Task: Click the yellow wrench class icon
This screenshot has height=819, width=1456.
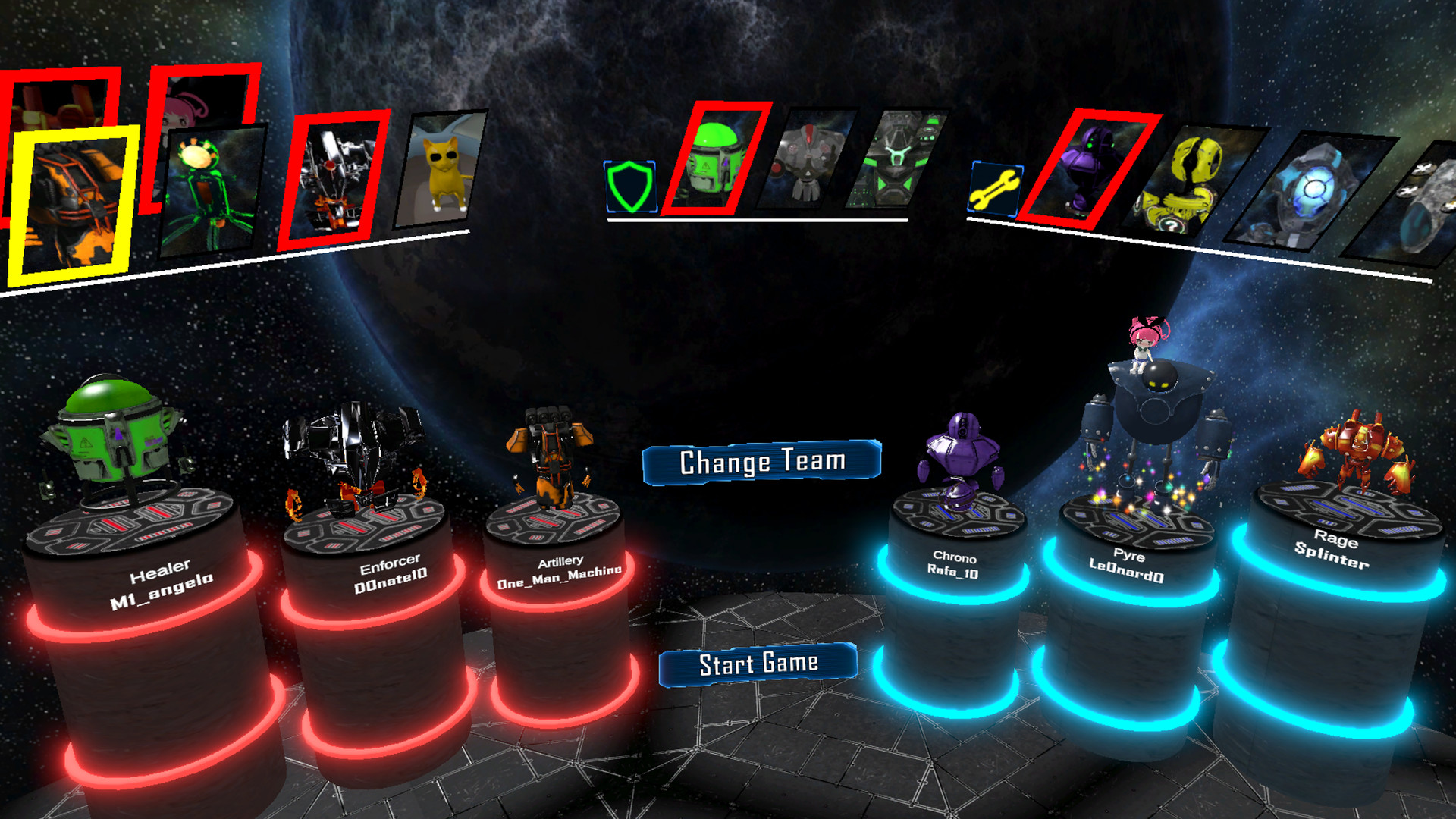Action: point(995,189)
